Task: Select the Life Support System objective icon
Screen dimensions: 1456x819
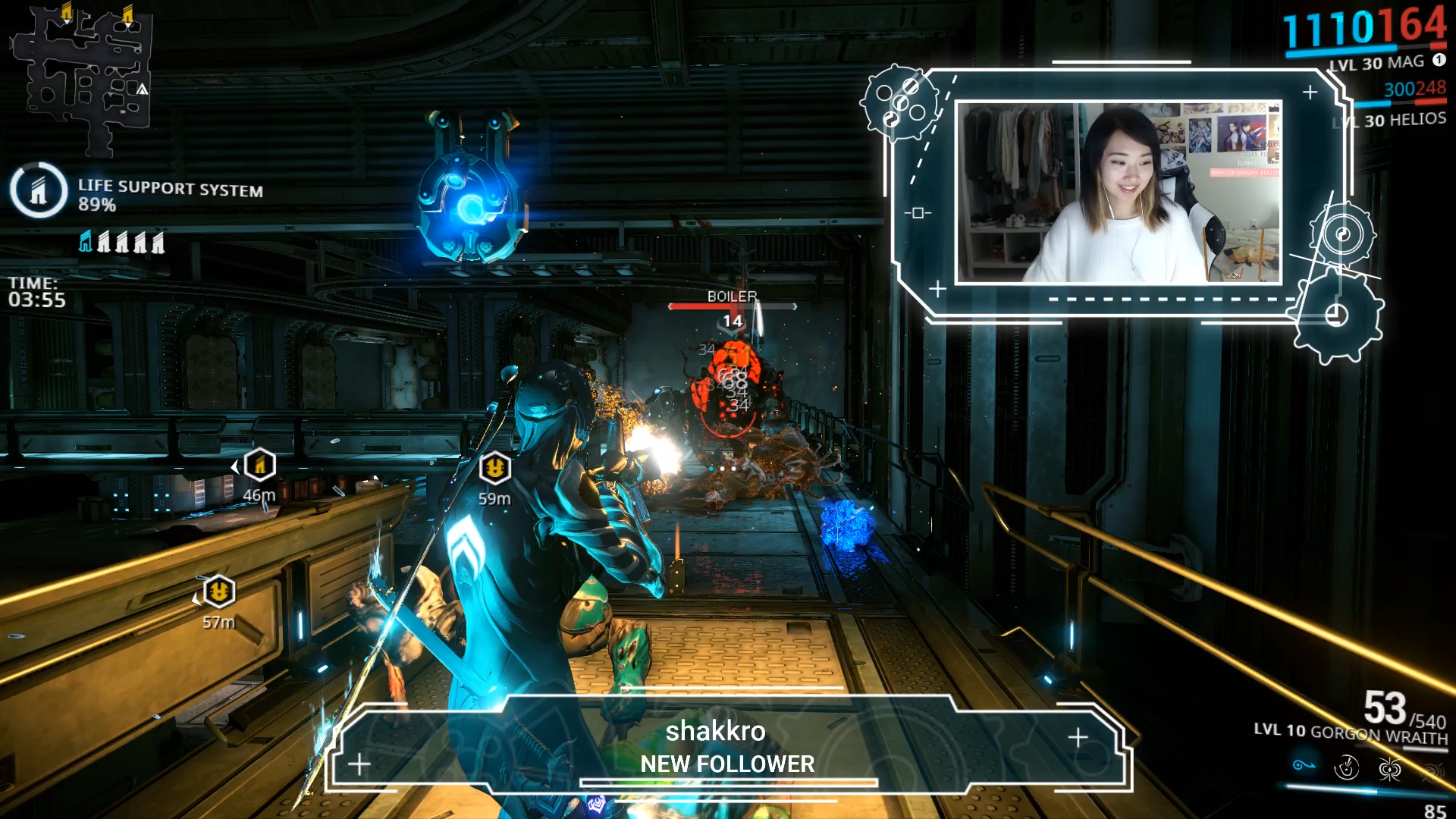Action: point(39,190)
